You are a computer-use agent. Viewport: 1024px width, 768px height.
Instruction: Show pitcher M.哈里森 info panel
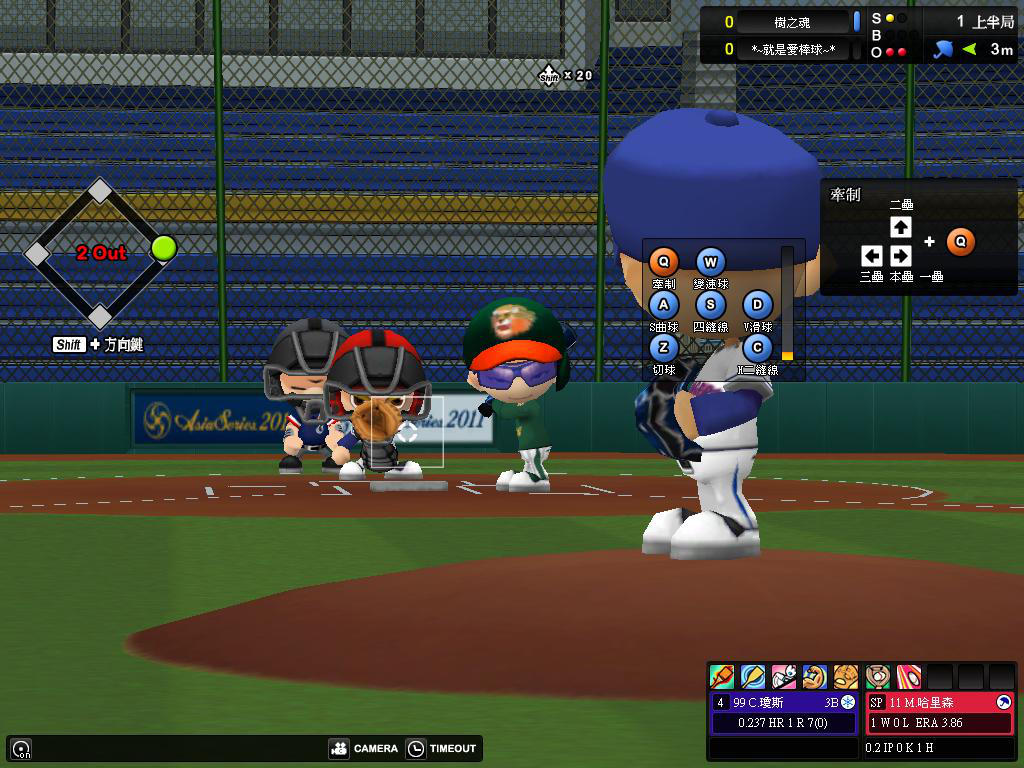[939, 712]
